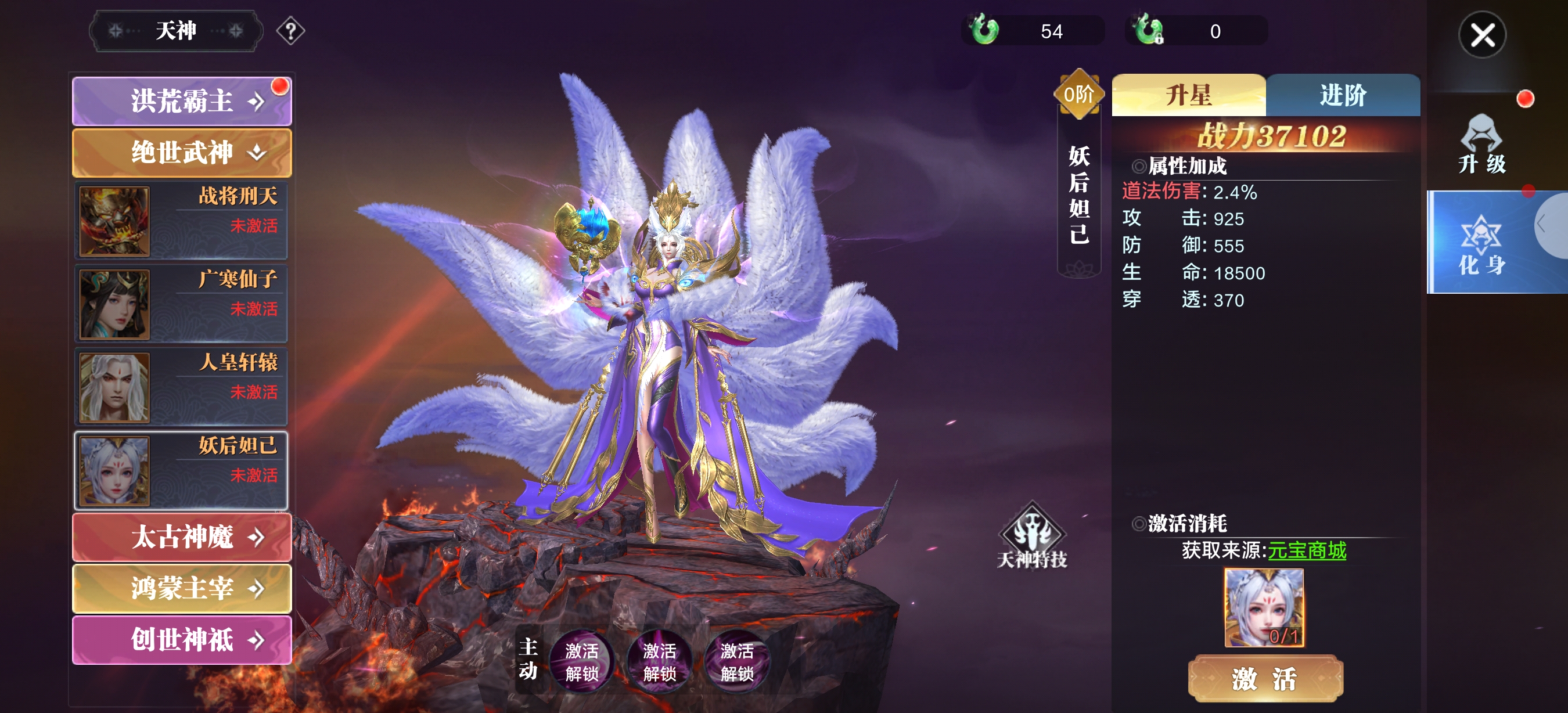
Task: Expand the 洪荒霸主 category
Action: coord(181,101)
